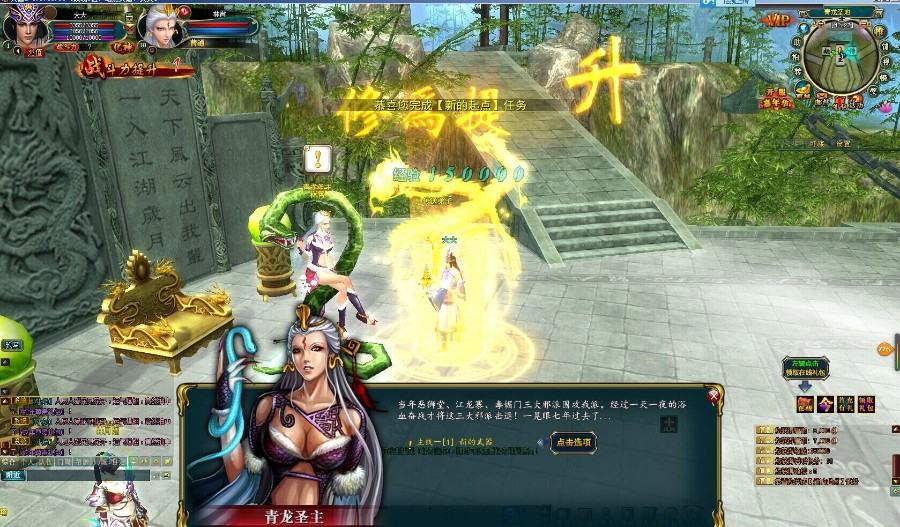Claim the online gift pack (领取礼包) icon
Viewport: 900px width, 527px height.
866,403
